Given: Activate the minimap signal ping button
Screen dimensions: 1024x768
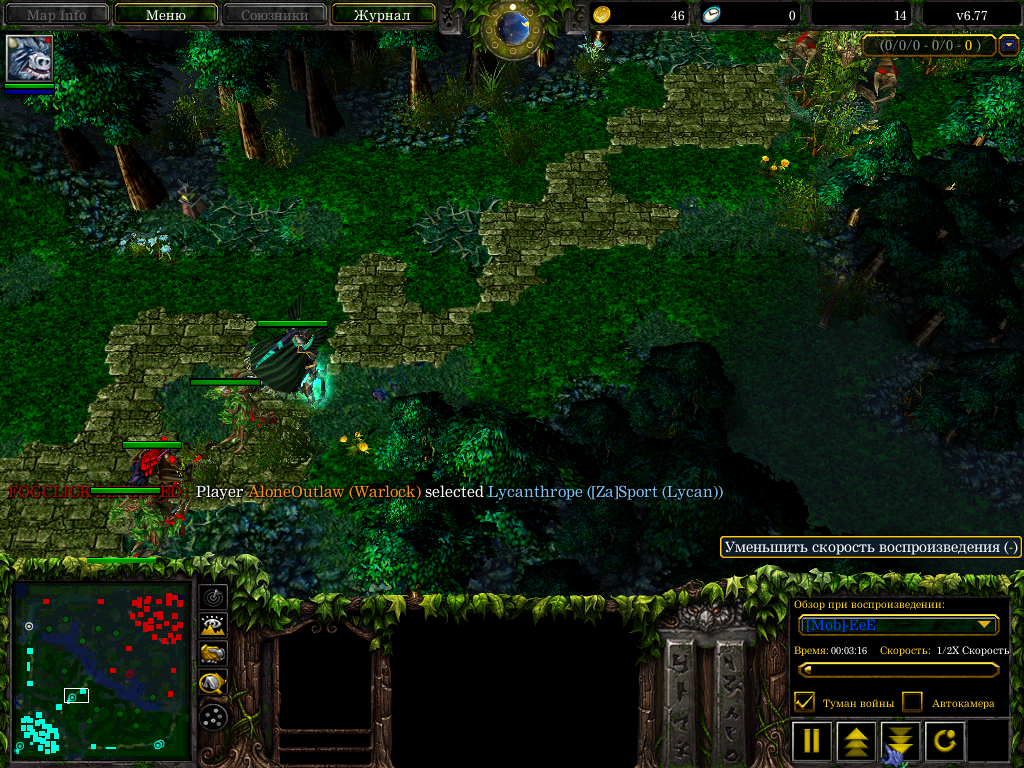Looking at the screenshot, I should click(213, 597).
